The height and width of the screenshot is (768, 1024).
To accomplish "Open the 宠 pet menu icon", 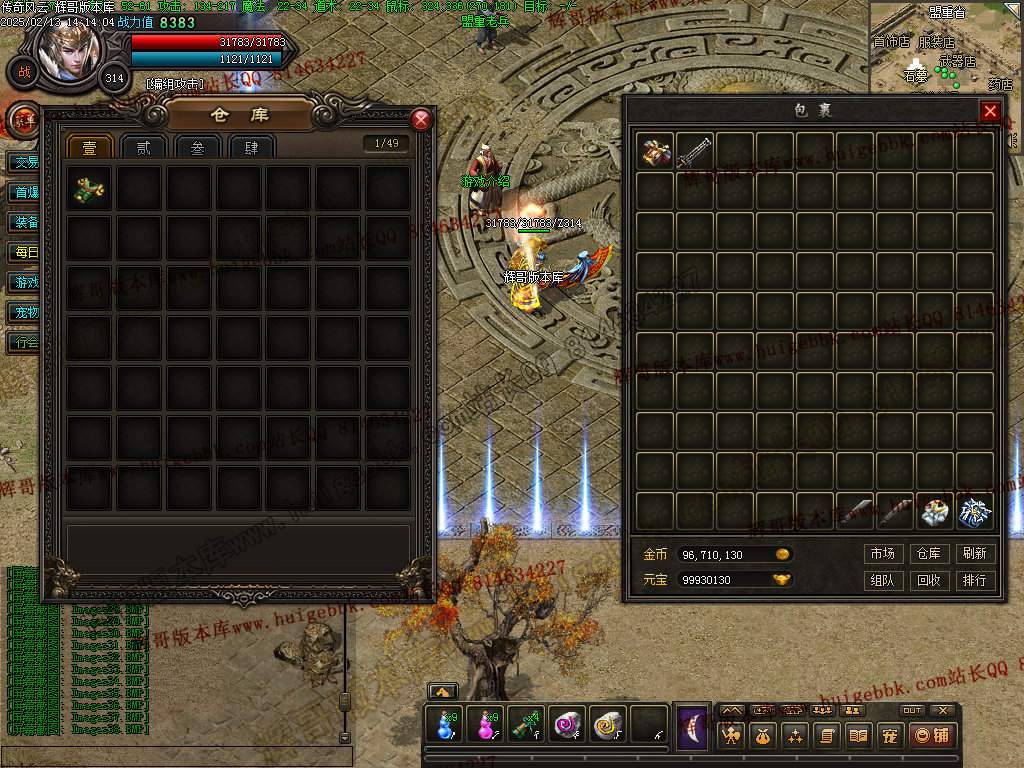I will (890, 737).
